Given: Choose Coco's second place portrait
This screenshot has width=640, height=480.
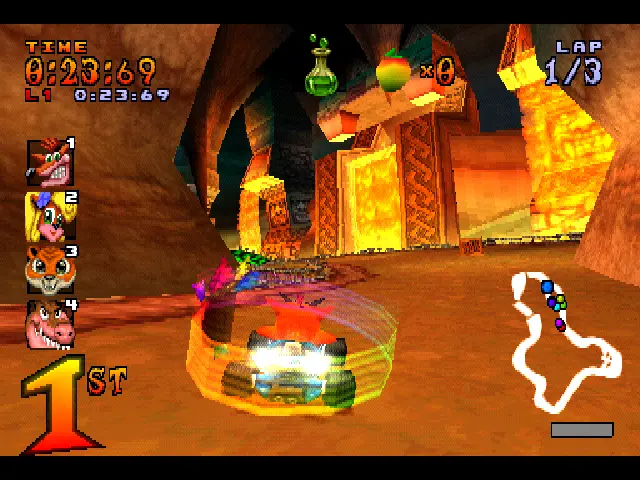Looking at the screenshot, I should 47,215.
